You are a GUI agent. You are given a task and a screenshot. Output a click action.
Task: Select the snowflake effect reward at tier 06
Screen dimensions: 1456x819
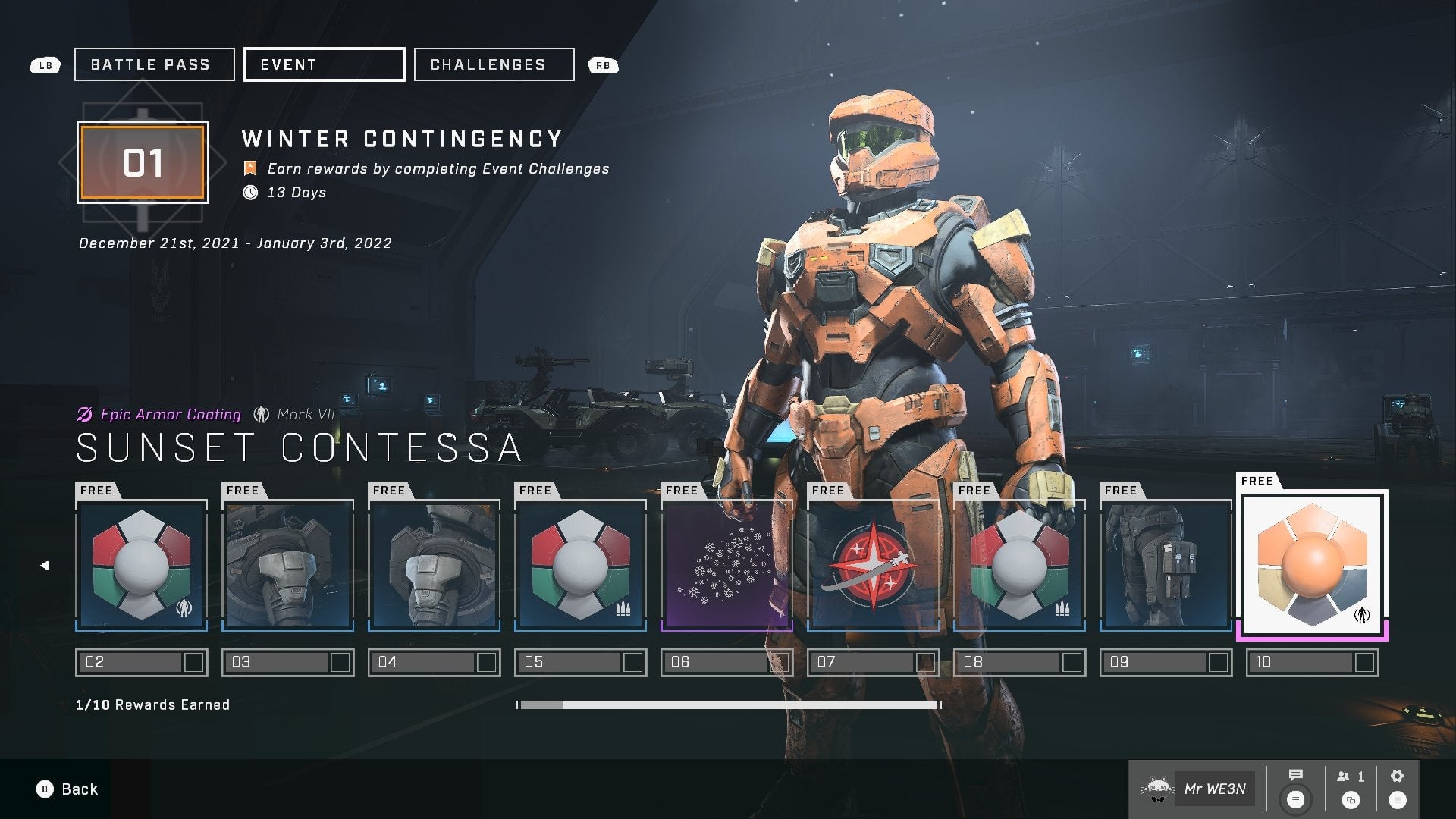726,565
